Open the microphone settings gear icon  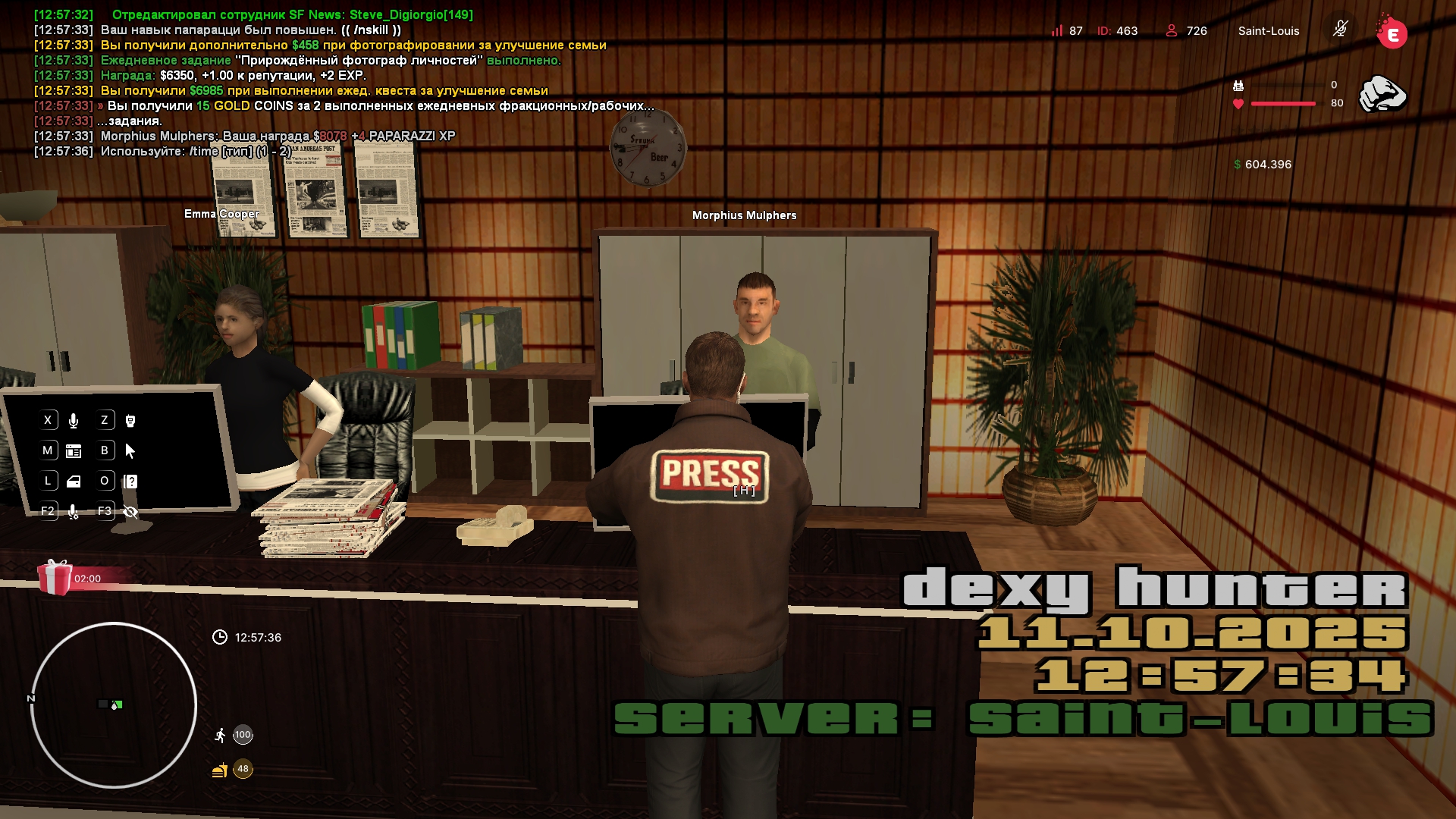click(x=74, y=512)
